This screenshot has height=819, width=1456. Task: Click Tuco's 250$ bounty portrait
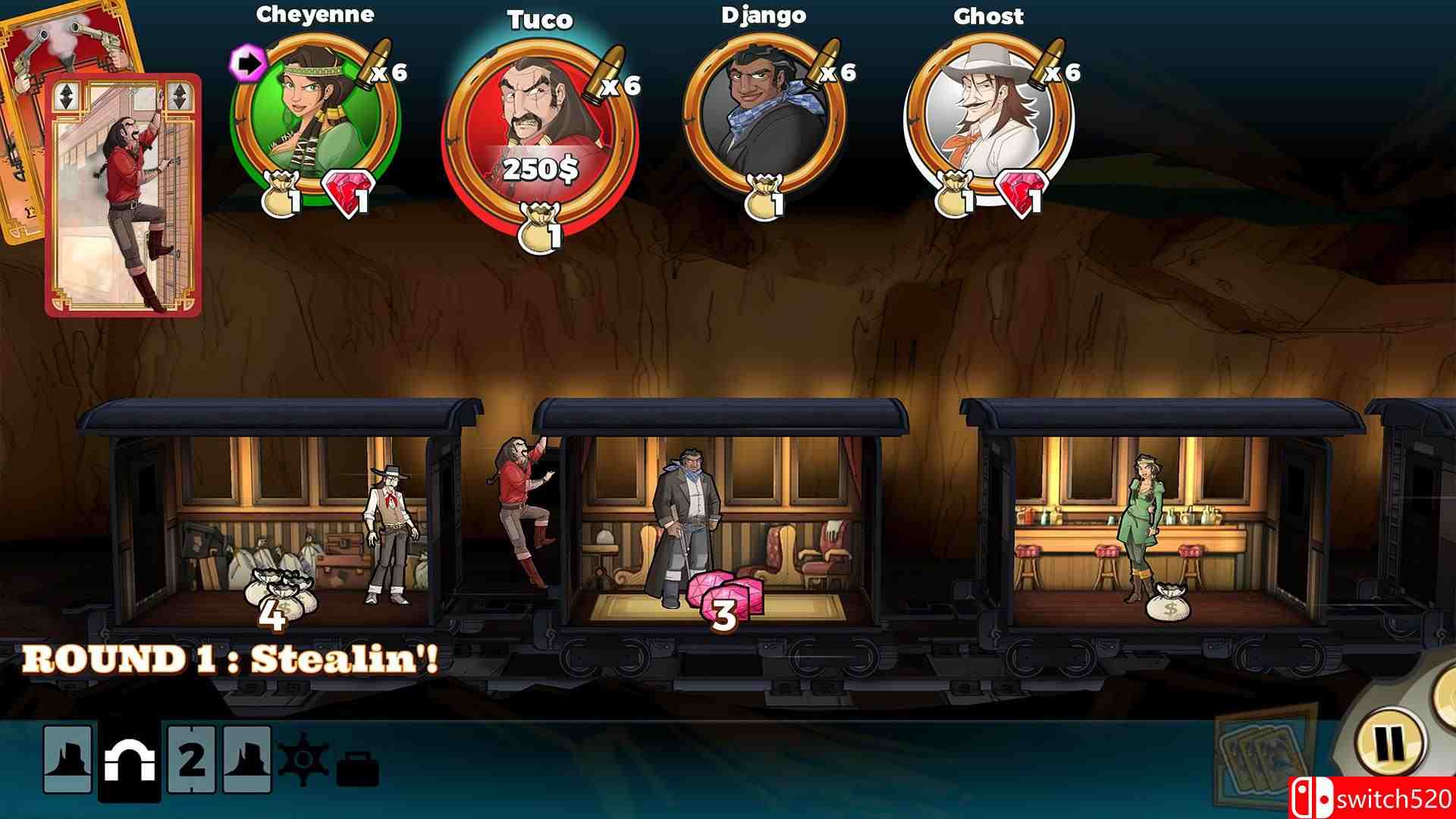coord(538,125)
